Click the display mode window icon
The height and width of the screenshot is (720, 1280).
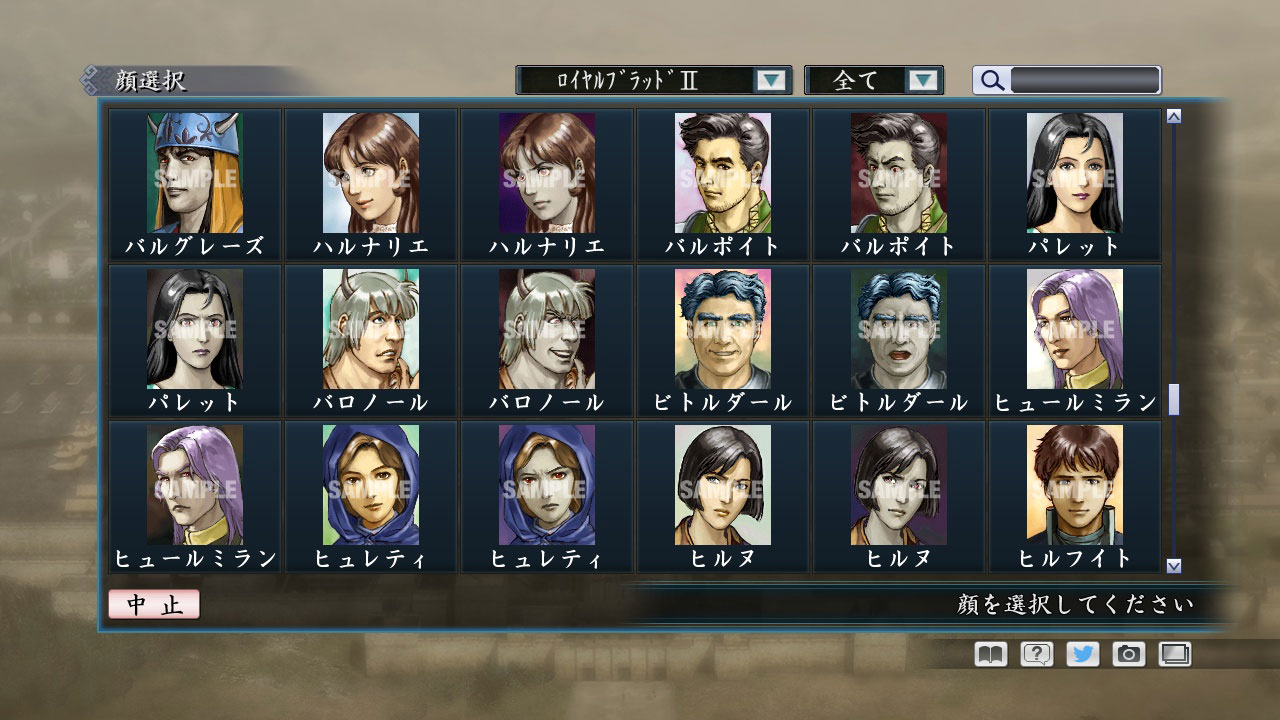(1176, 654)
